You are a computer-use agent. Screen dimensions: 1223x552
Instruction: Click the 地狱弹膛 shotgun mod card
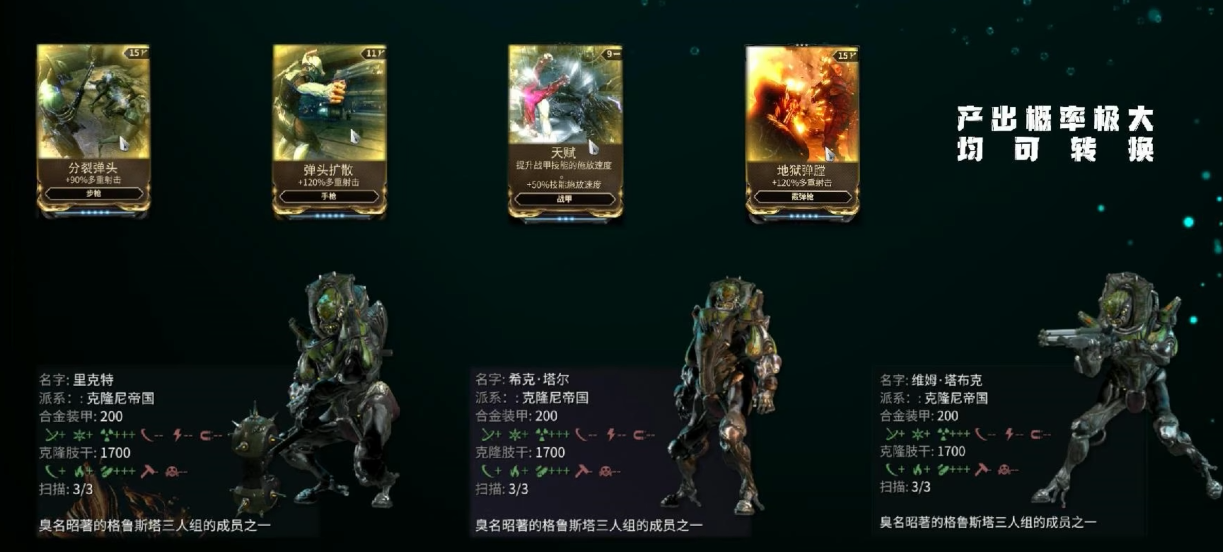pyautogui.click(x=802, y=127)
